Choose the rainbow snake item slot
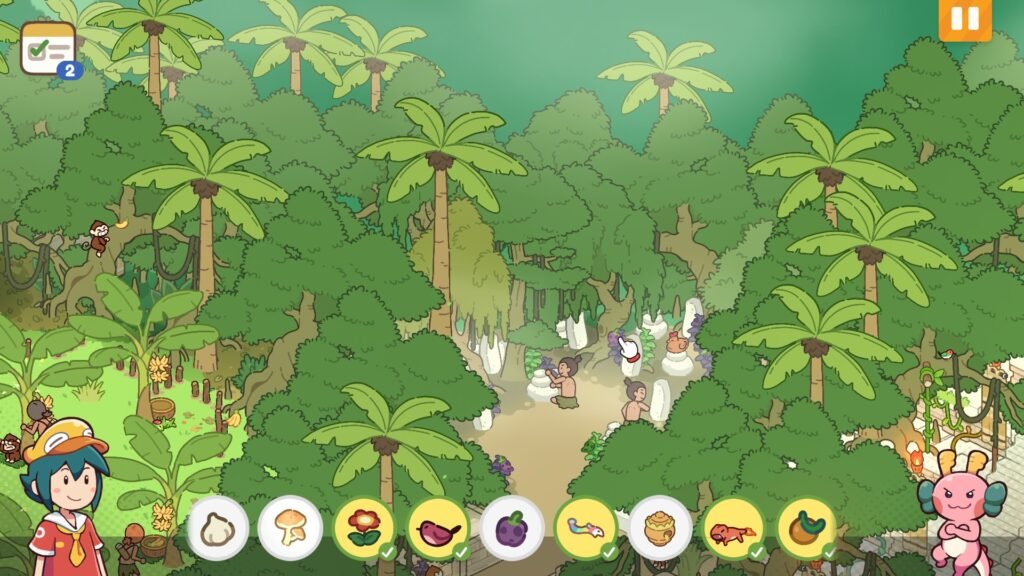 point(586,528)
